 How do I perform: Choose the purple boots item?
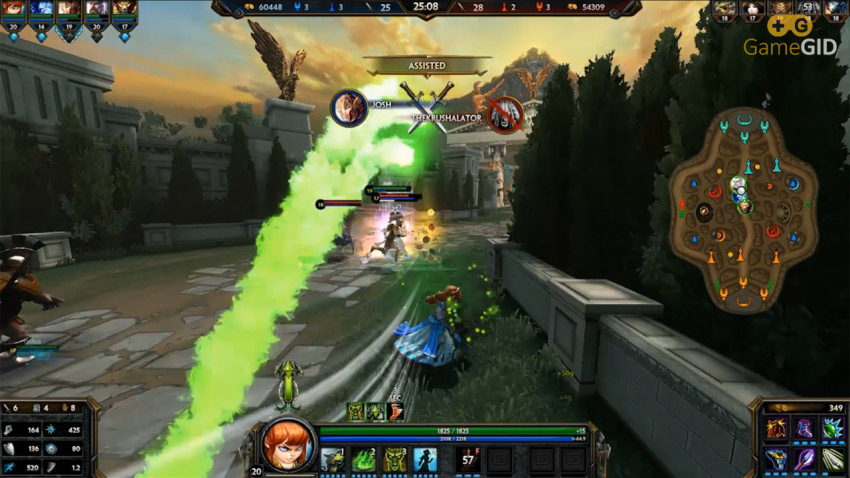(804, 430)
